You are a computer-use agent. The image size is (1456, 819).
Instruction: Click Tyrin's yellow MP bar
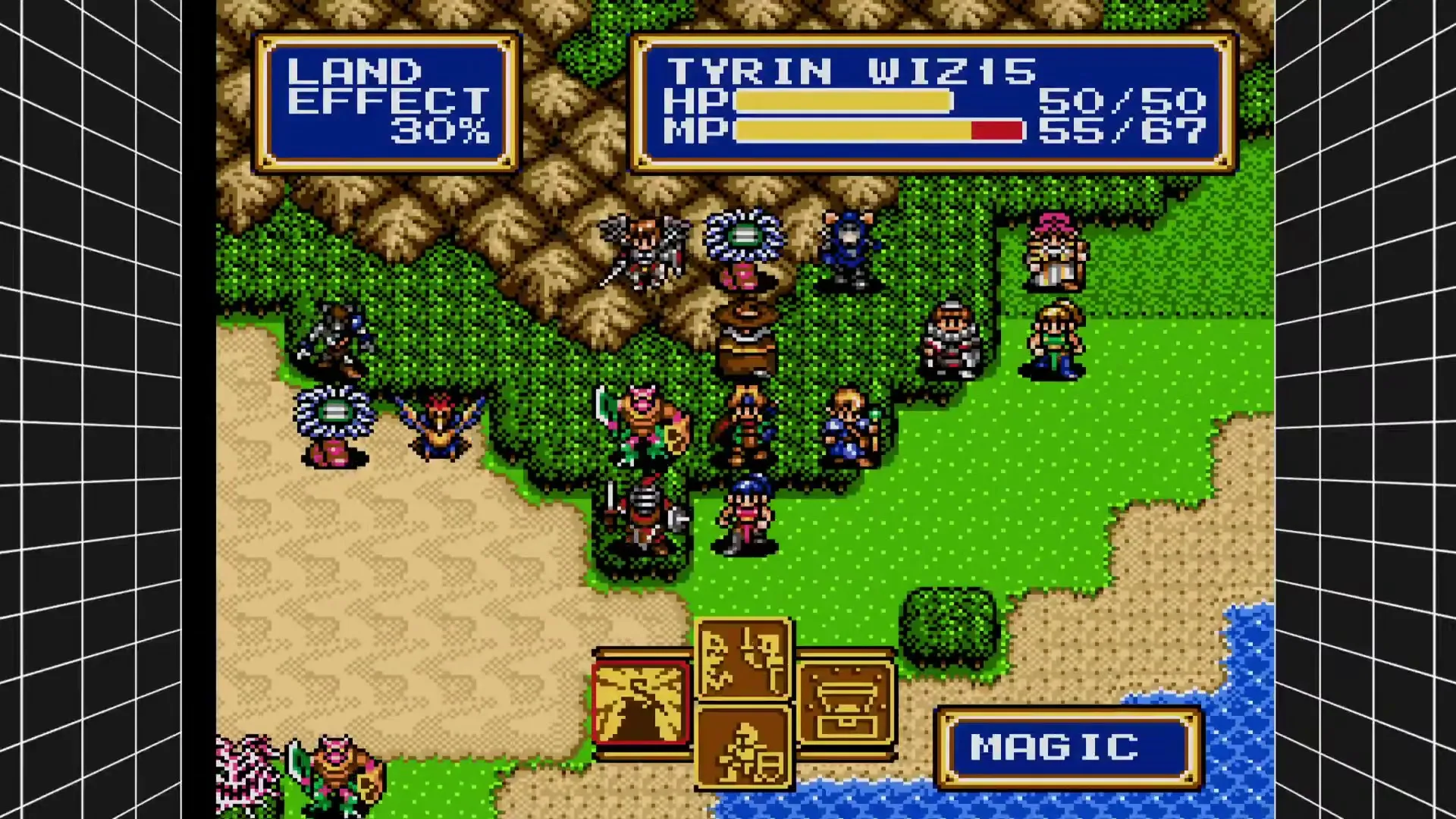pos(842,131)
